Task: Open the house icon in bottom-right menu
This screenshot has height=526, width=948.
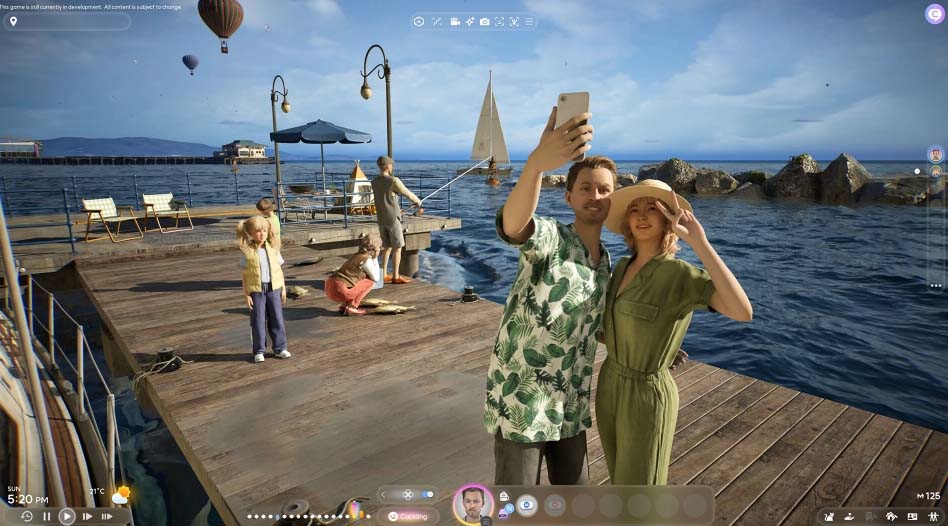Action: click(891, 516)
